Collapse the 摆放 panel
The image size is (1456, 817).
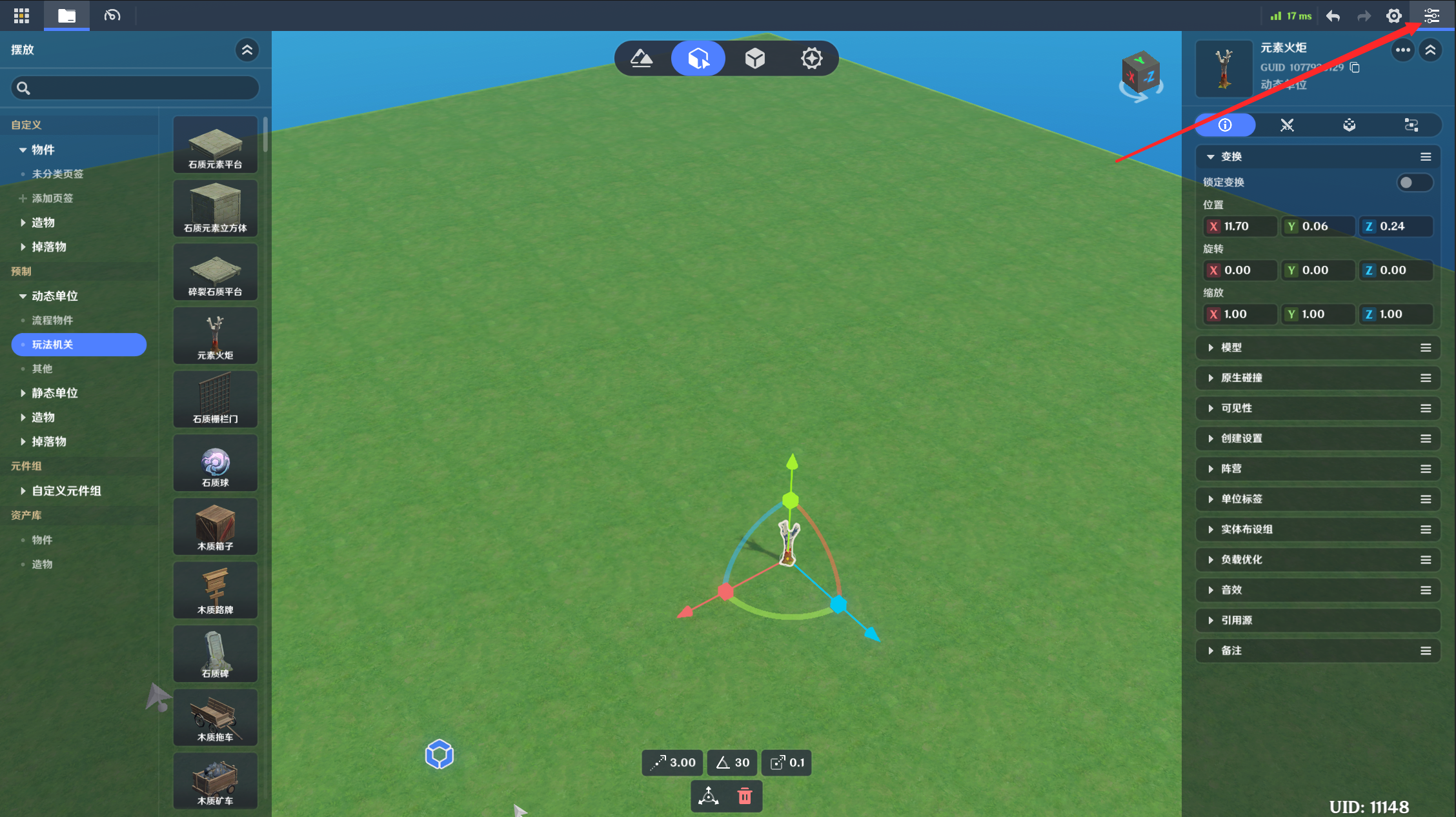(x=247, y=50)
